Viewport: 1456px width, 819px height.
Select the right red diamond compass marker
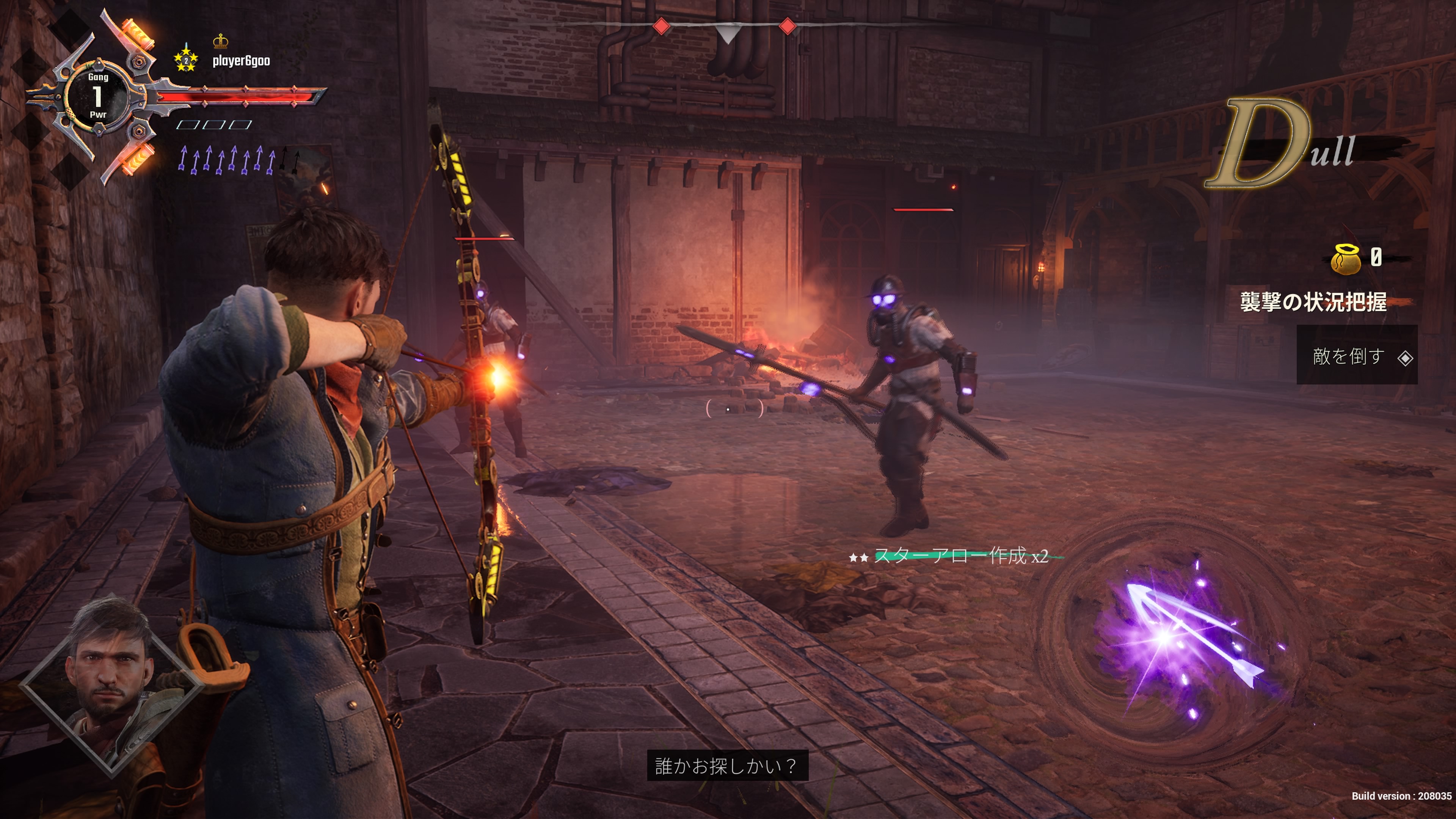coord(788,26)
